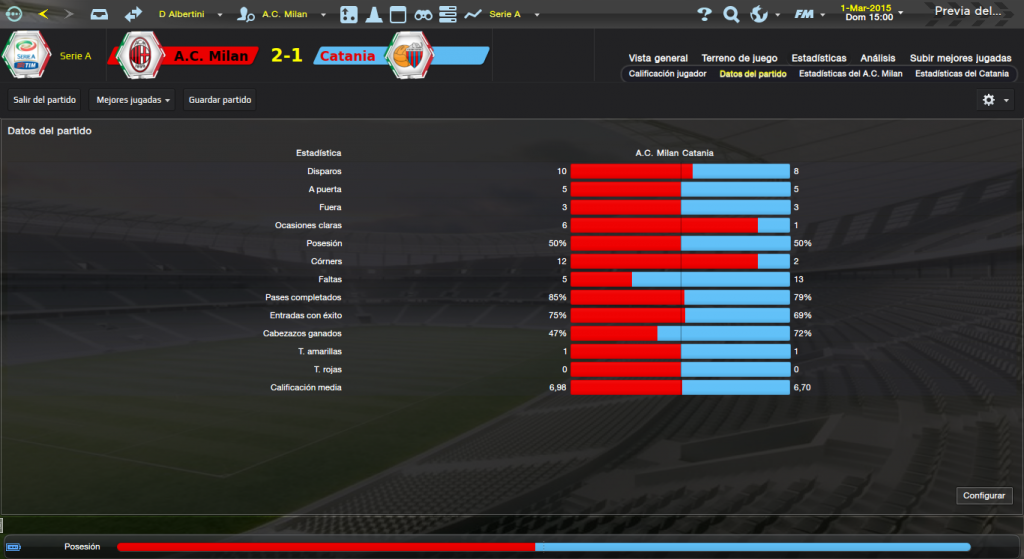The height and width of the screenshot is (559, 1024).
Task: View Estadísticas del Catania
Action: tap(962, 74)
